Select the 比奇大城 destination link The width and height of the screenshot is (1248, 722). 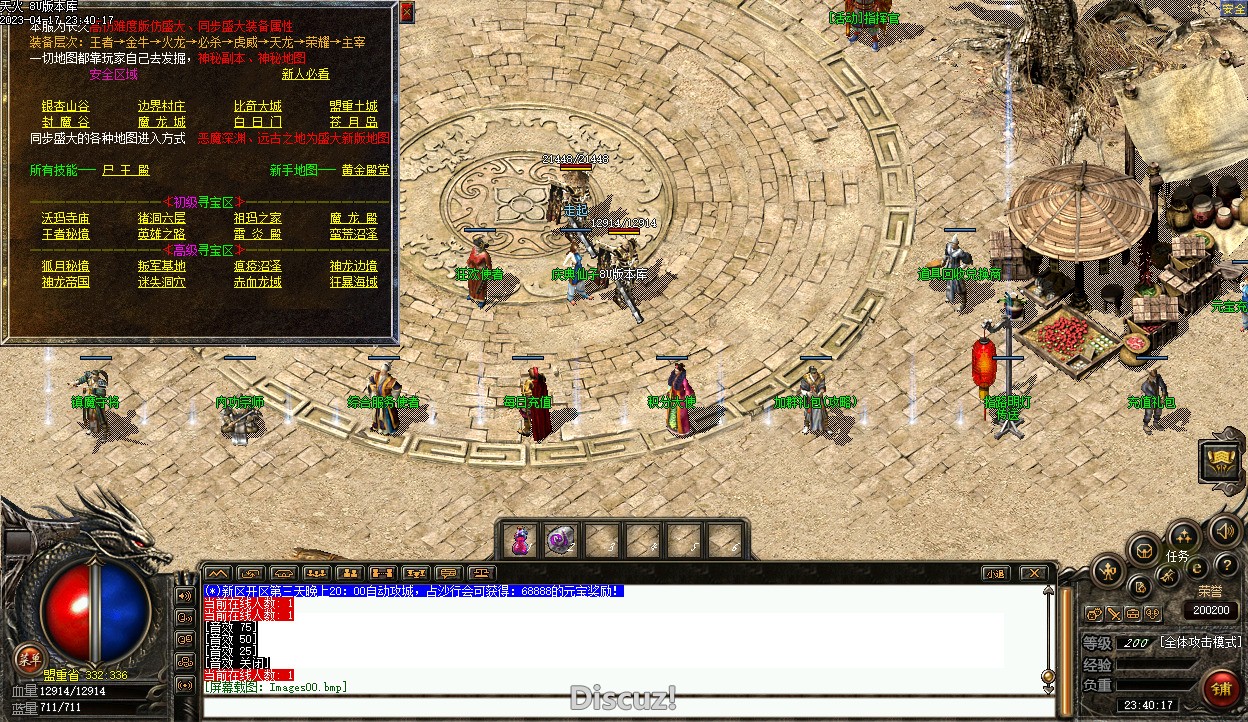point(257,106)
